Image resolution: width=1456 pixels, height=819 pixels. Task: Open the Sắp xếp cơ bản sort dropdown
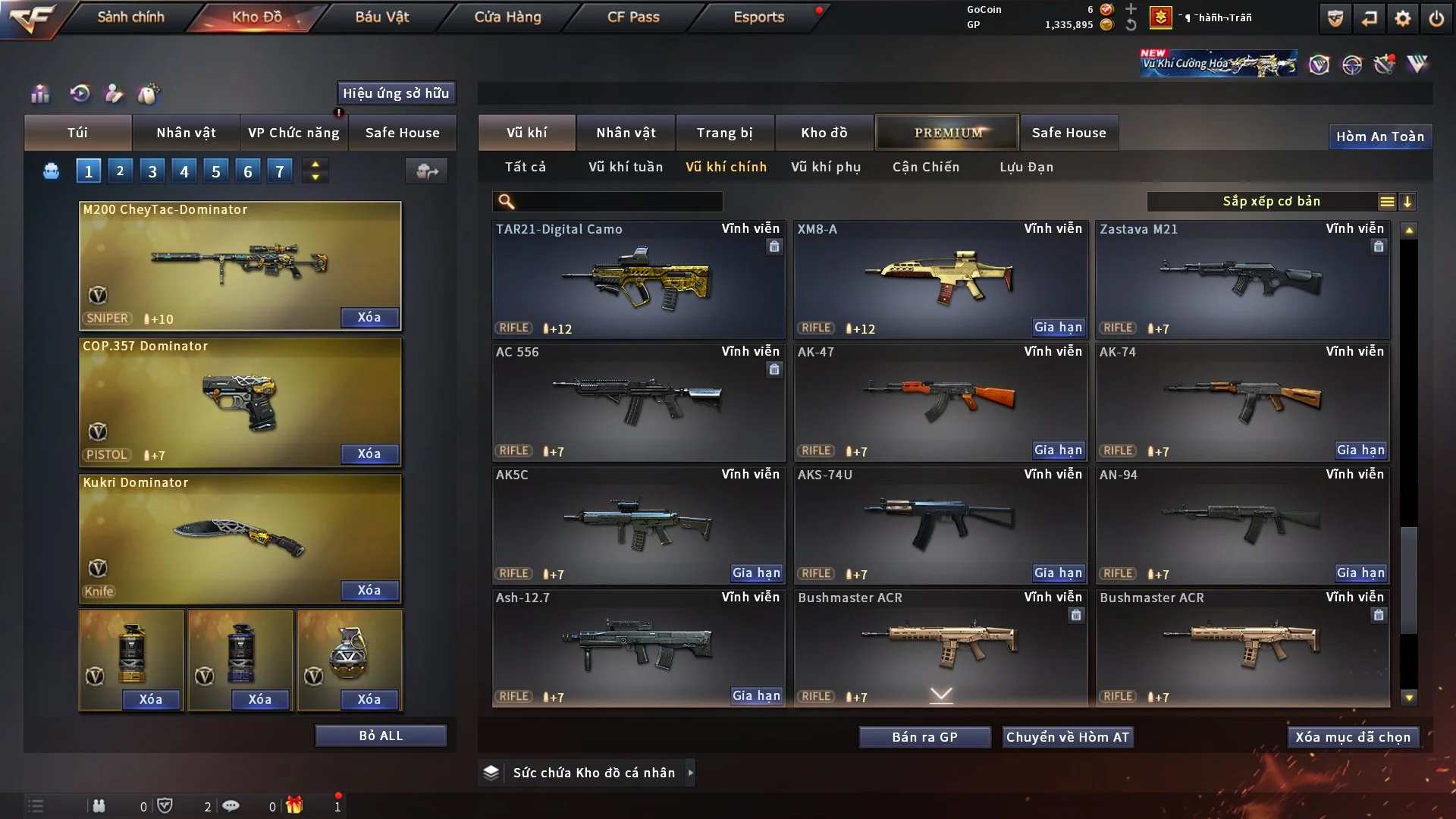(1271, 202)
